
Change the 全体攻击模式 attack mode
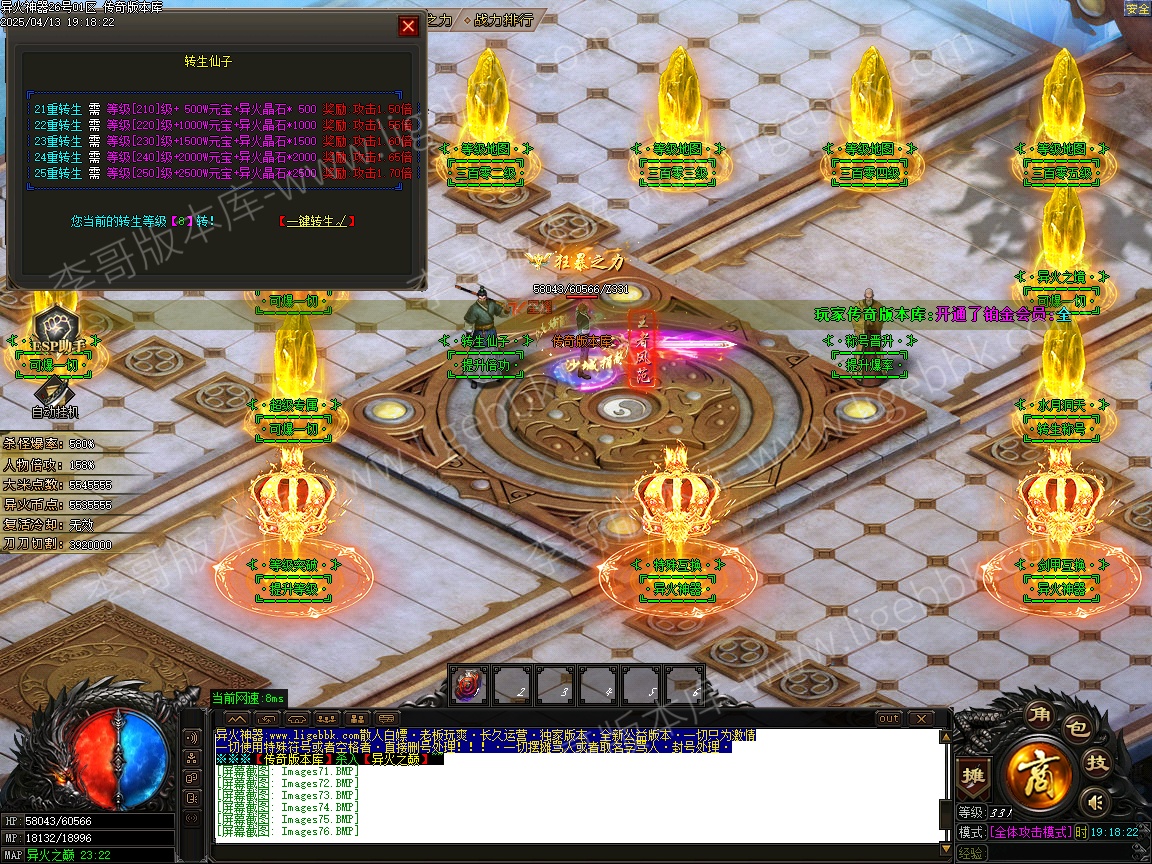pos(1030,832)
